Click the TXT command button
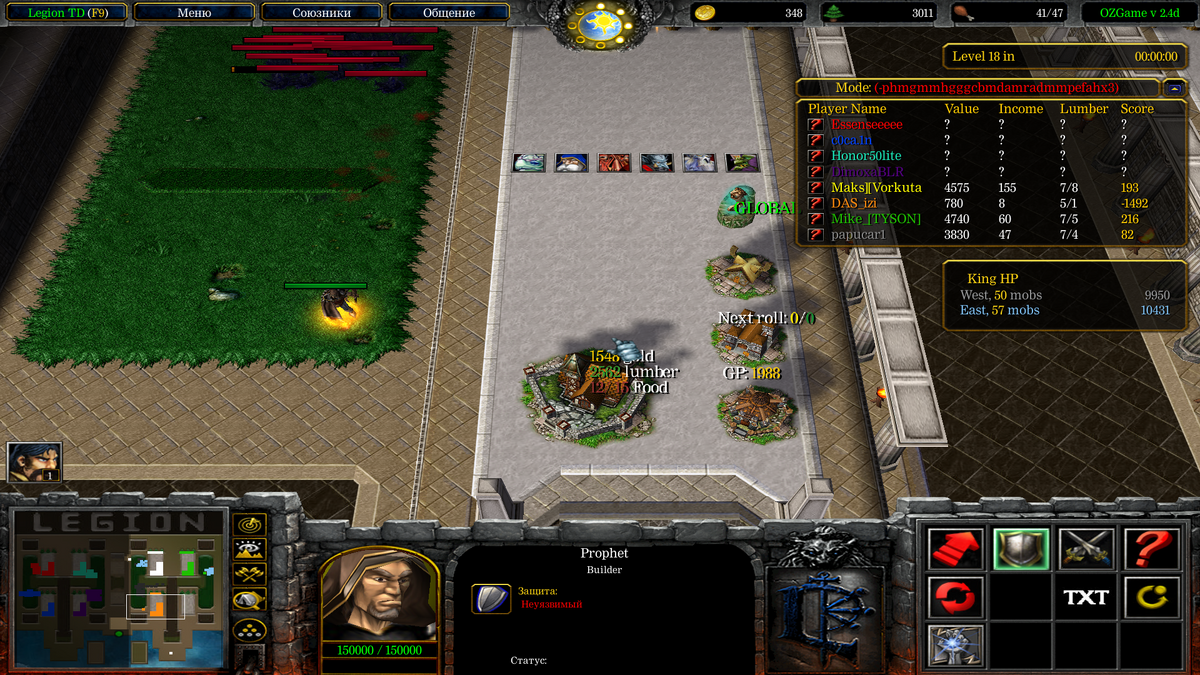 (x=1086, y=597)
